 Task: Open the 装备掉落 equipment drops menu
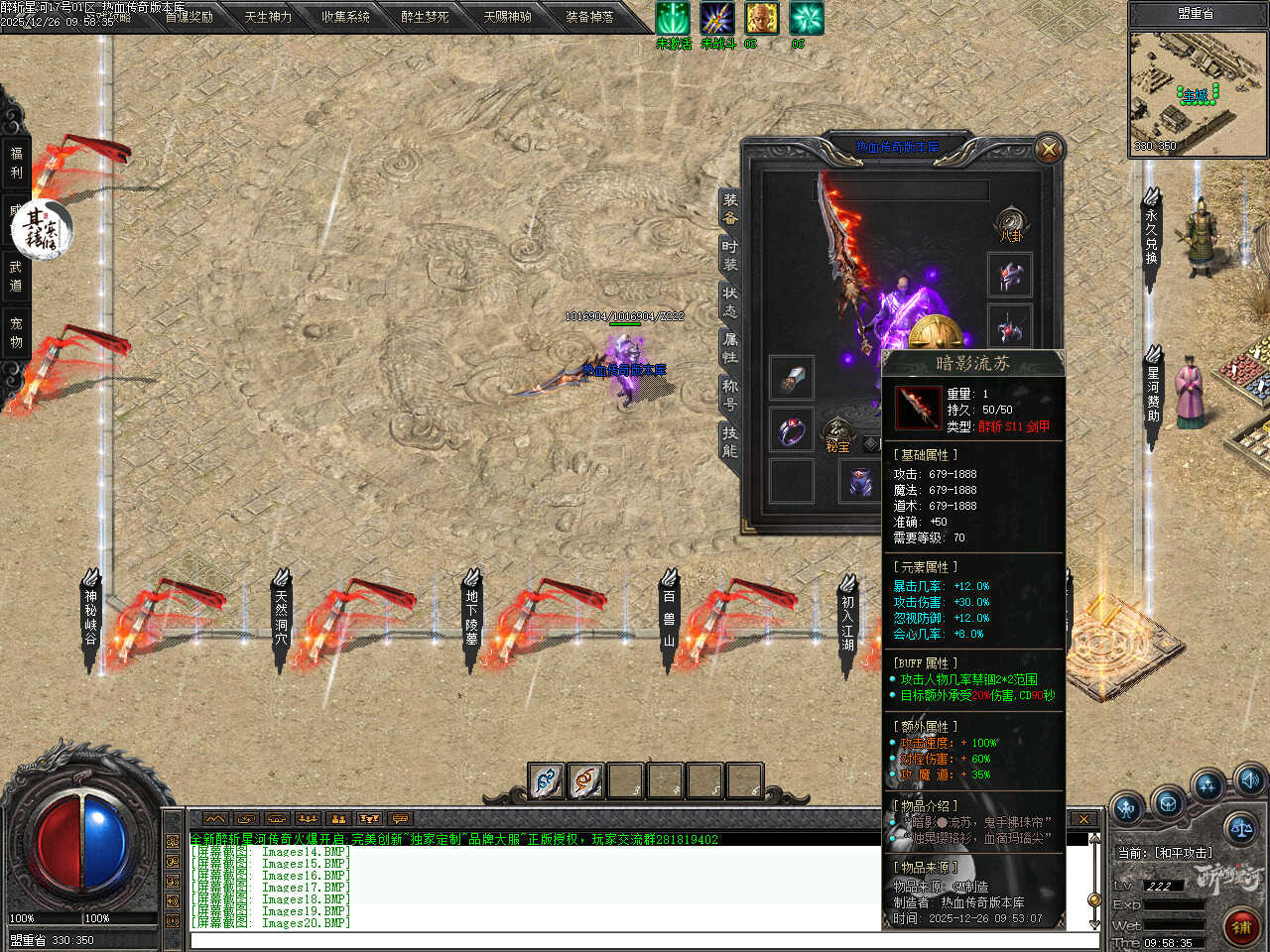(589, 17)
